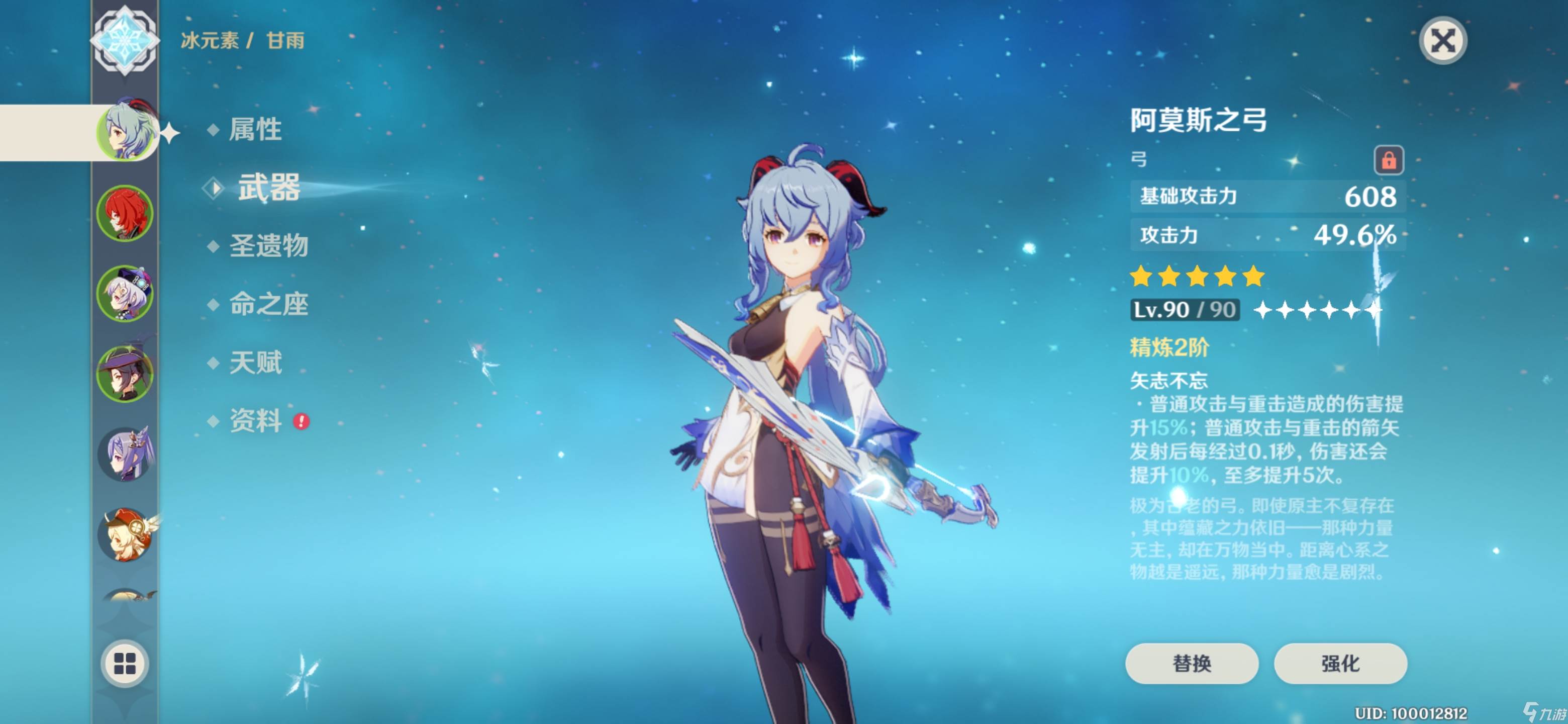Open the character grid view button
1568x724 pixels.
[x=125, y=663]
